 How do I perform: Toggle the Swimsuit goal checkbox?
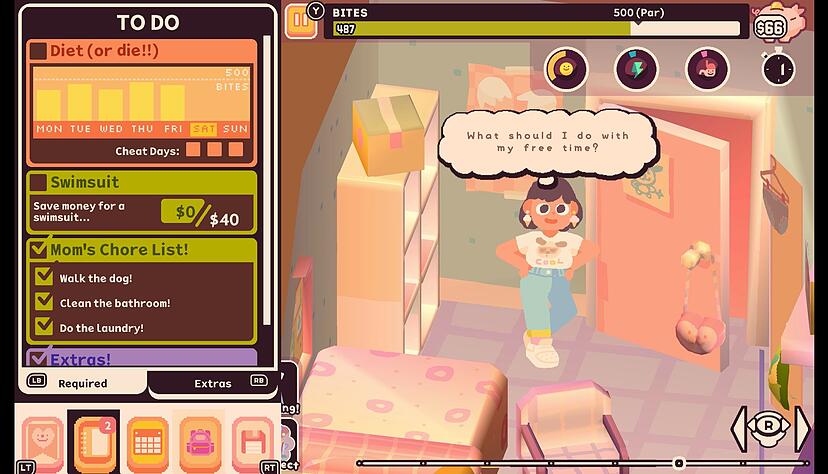pos(38,182)
